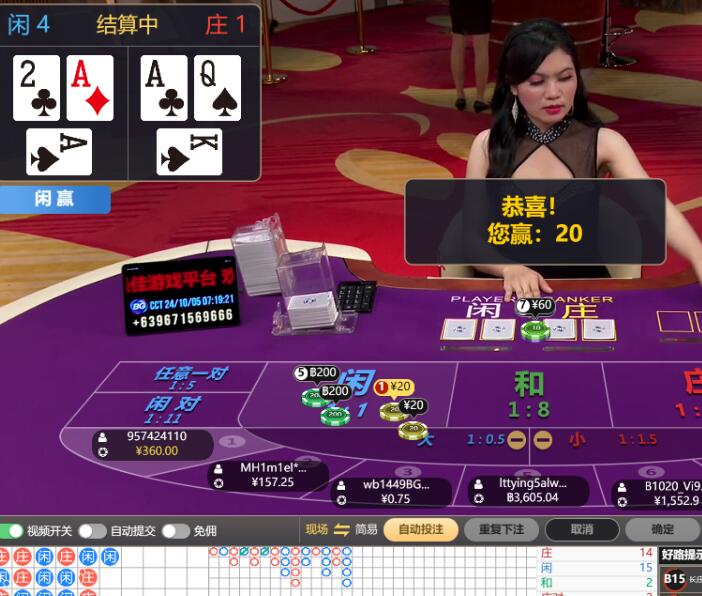Cancel the bet with 取消
This screenshot has height=596, width=702.
(x=582, y=530)
